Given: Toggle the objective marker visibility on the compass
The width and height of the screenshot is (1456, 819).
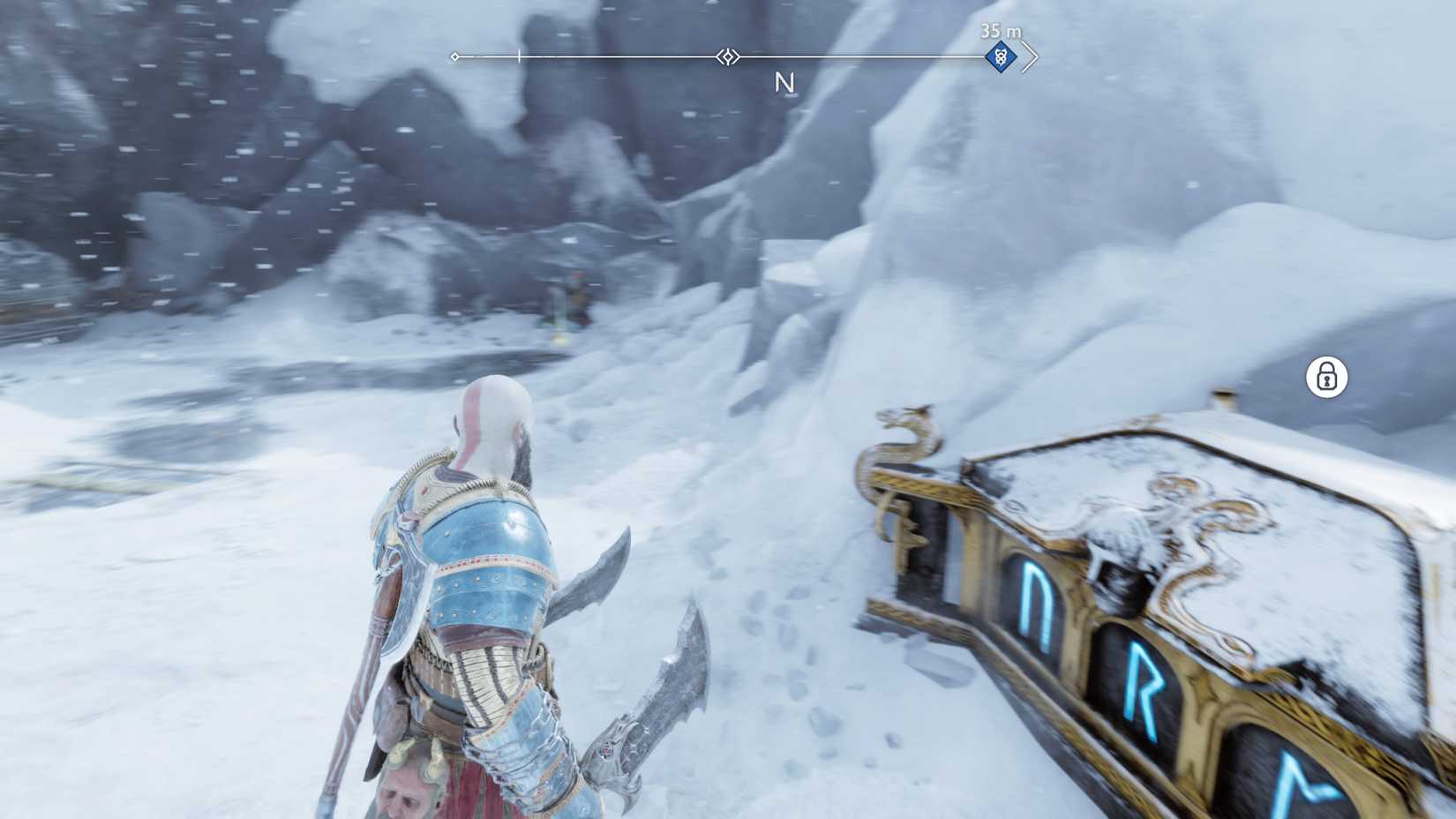Looking at the screenshot, I should (1000, 56).
